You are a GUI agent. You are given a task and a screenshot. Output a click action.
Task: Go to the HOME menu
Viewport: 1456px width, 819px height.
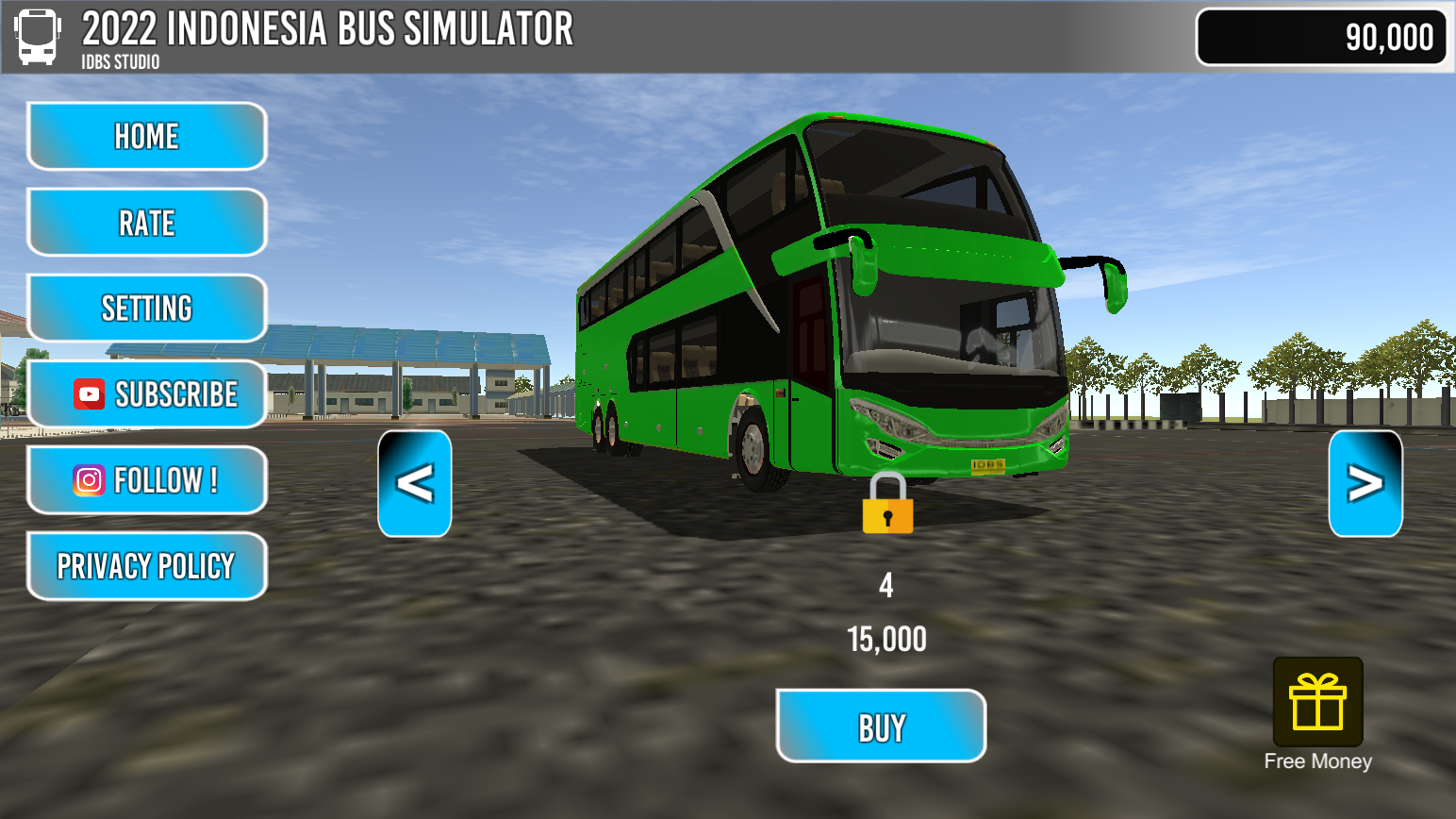(x=147, y=137)
